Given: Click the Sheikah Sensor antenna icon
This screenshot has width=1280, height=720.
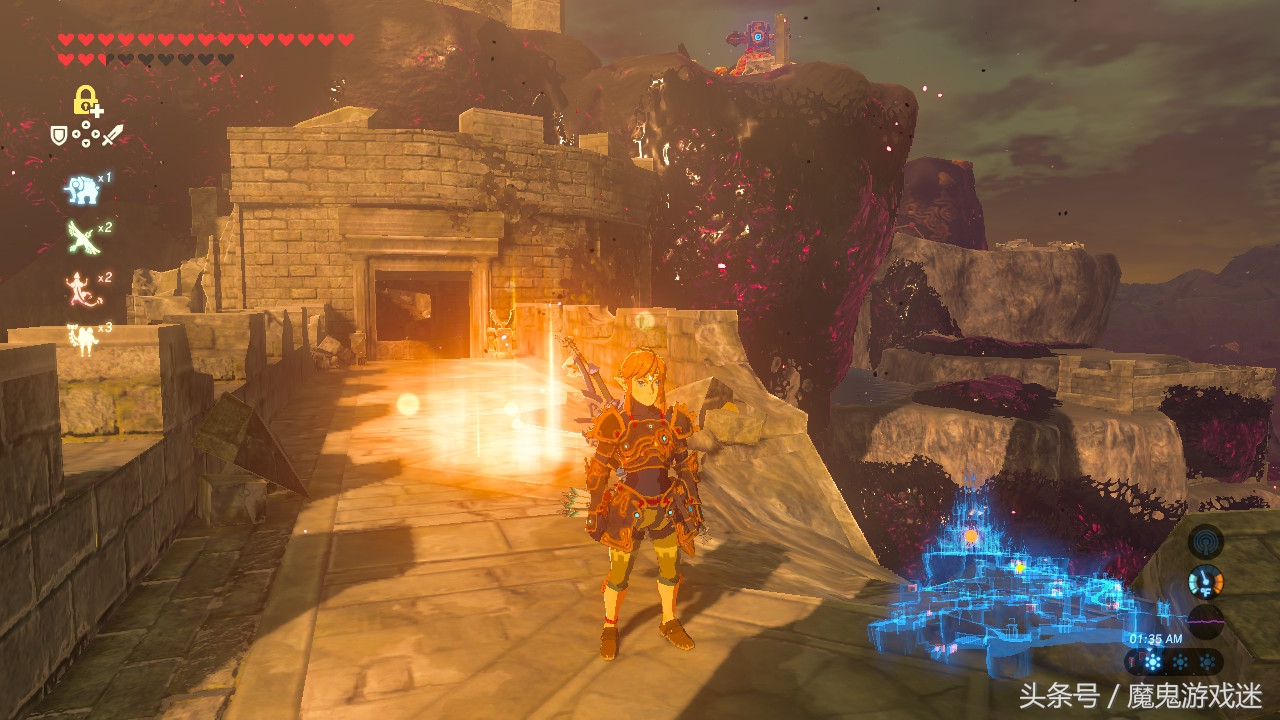Looking at the screenshot, I should point(1206,542).
